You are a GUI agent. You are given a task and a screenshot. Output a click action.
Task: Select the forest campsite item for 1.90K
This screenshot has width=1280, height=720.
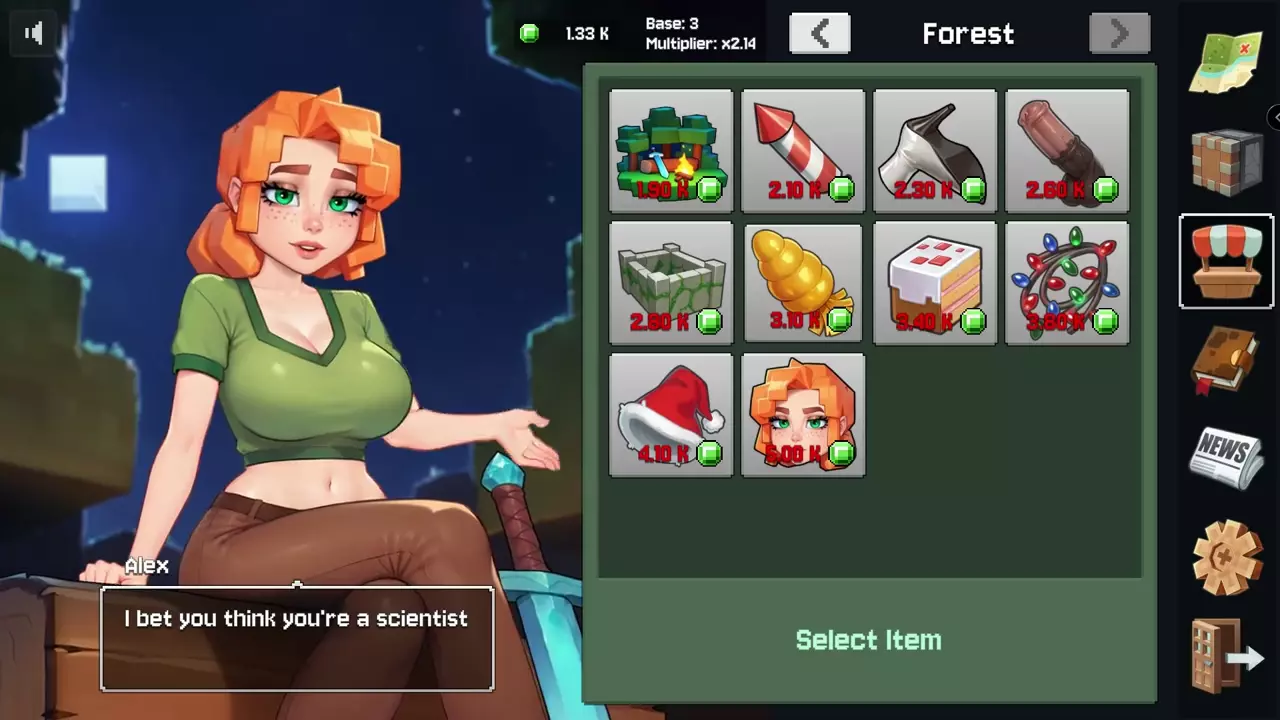671,151
